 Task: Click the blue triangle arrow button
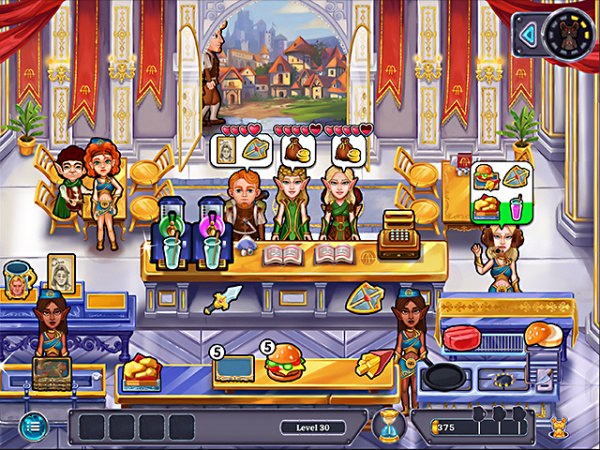(526, 35)
